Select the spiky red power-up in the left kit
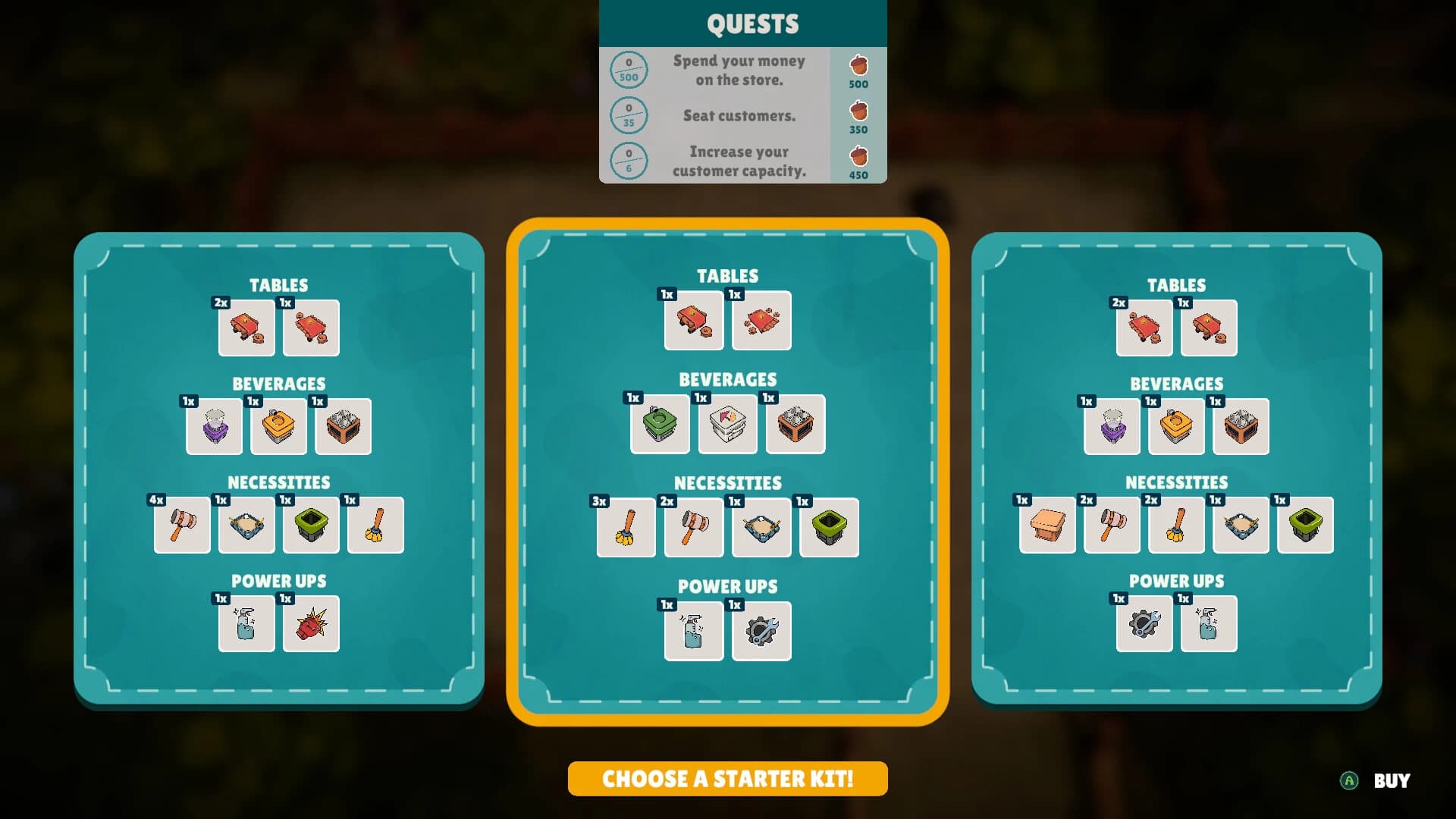Image resolution: width=1456 pixels, height=819 pixels. pos(310,624)
